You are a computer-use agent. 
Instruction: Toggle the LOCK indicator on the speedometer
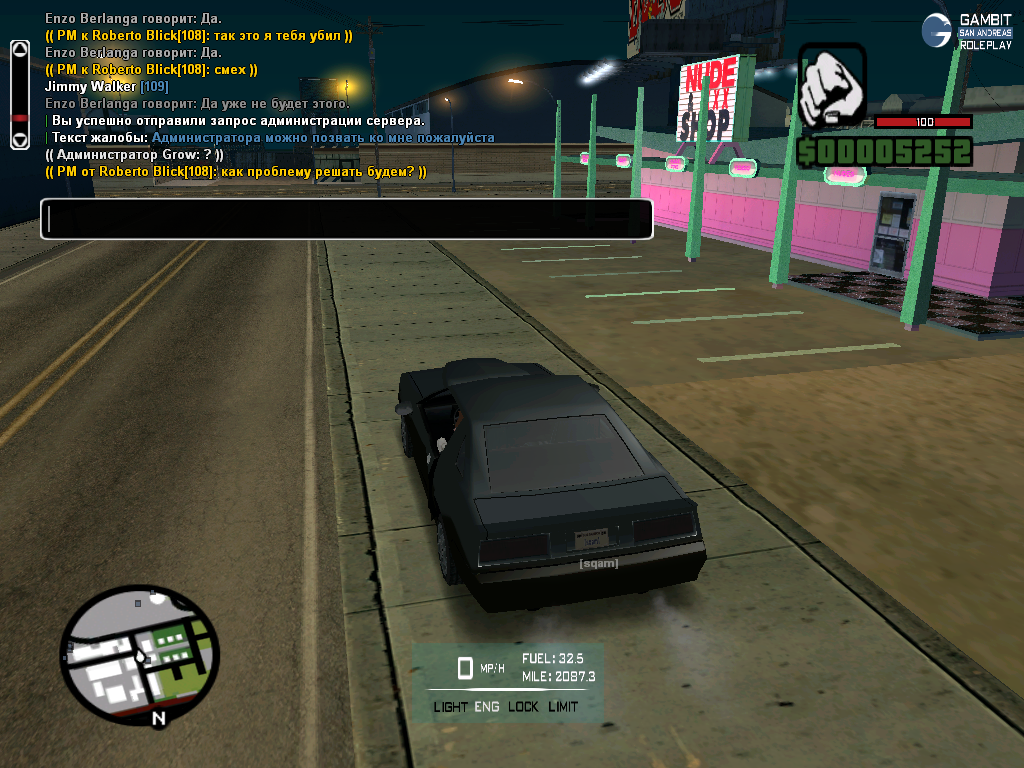523,707
